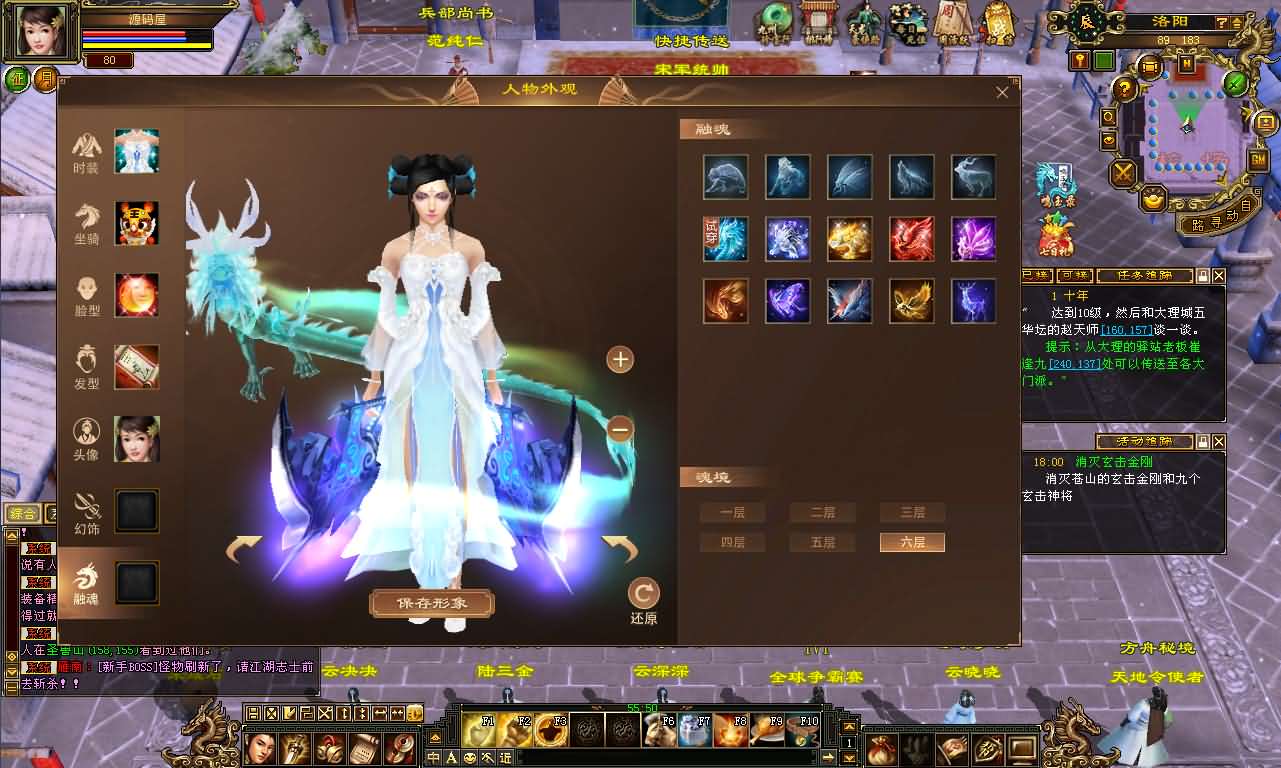The width and height of the screenshot is (1281, 768).
Task: Choose the 一层 soul realm level
Action: coord(732,513)
